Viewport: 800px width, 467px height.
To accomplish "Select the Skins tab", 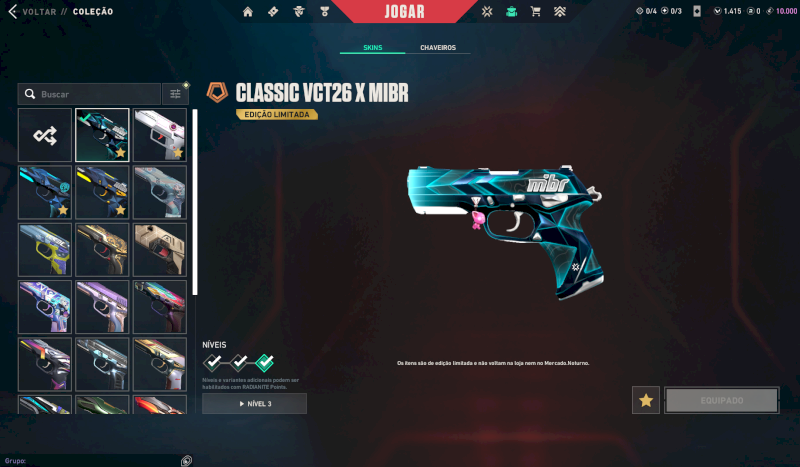I will [x=372, y=48].
